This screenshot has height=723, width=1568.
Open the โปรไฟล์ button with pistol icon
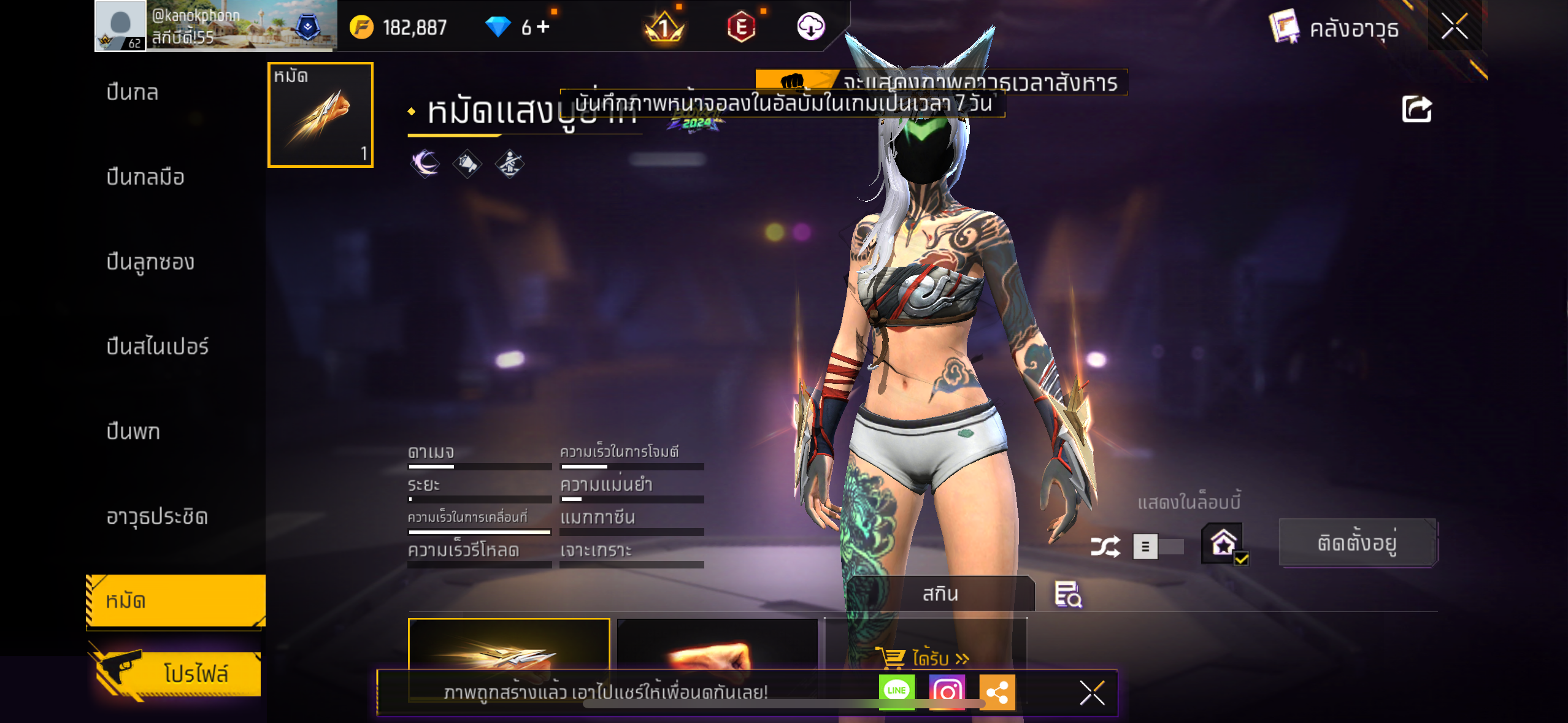click(178, 673)
